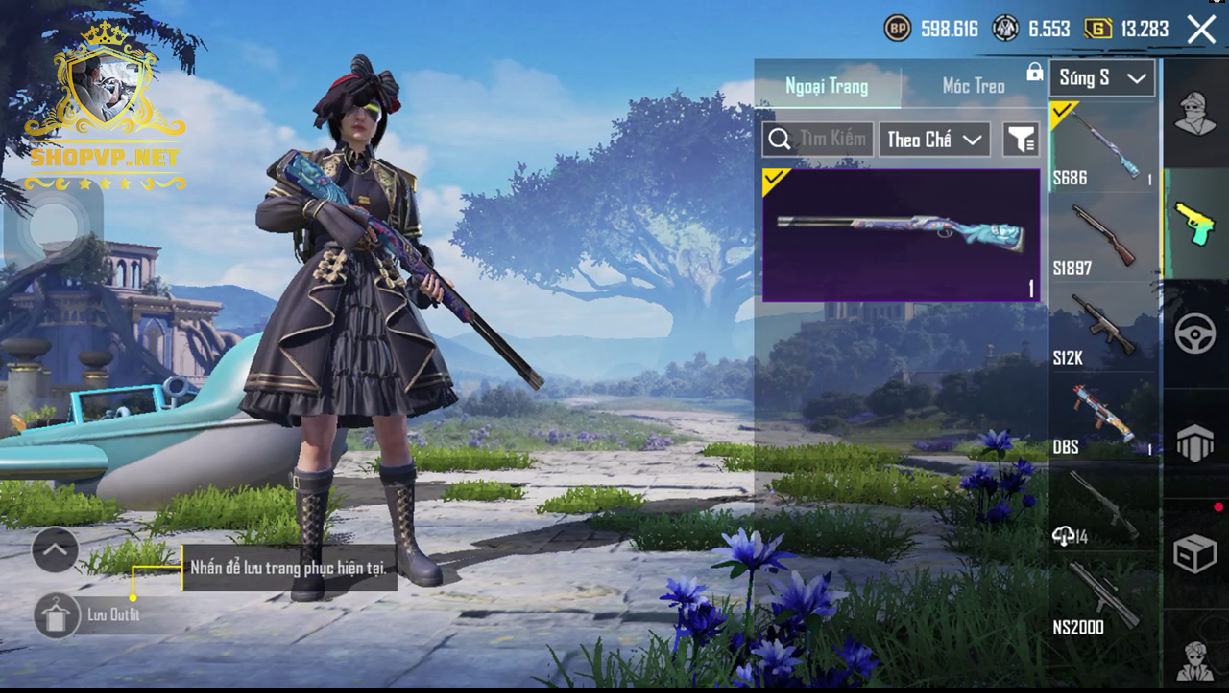Image resolution: width=1229 pixels, height=693 pixels.
Task: Open the filter funnel button
Action: click(1020, 140)
